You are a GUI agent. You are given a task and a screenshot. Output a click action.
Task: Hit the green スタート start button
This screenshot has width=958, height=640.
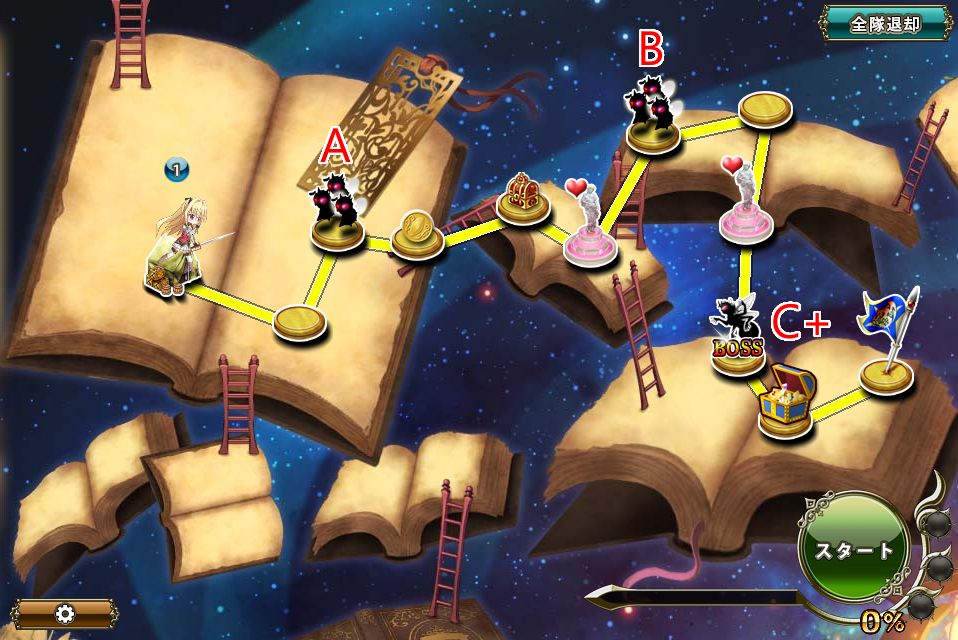tap(853, 549)
